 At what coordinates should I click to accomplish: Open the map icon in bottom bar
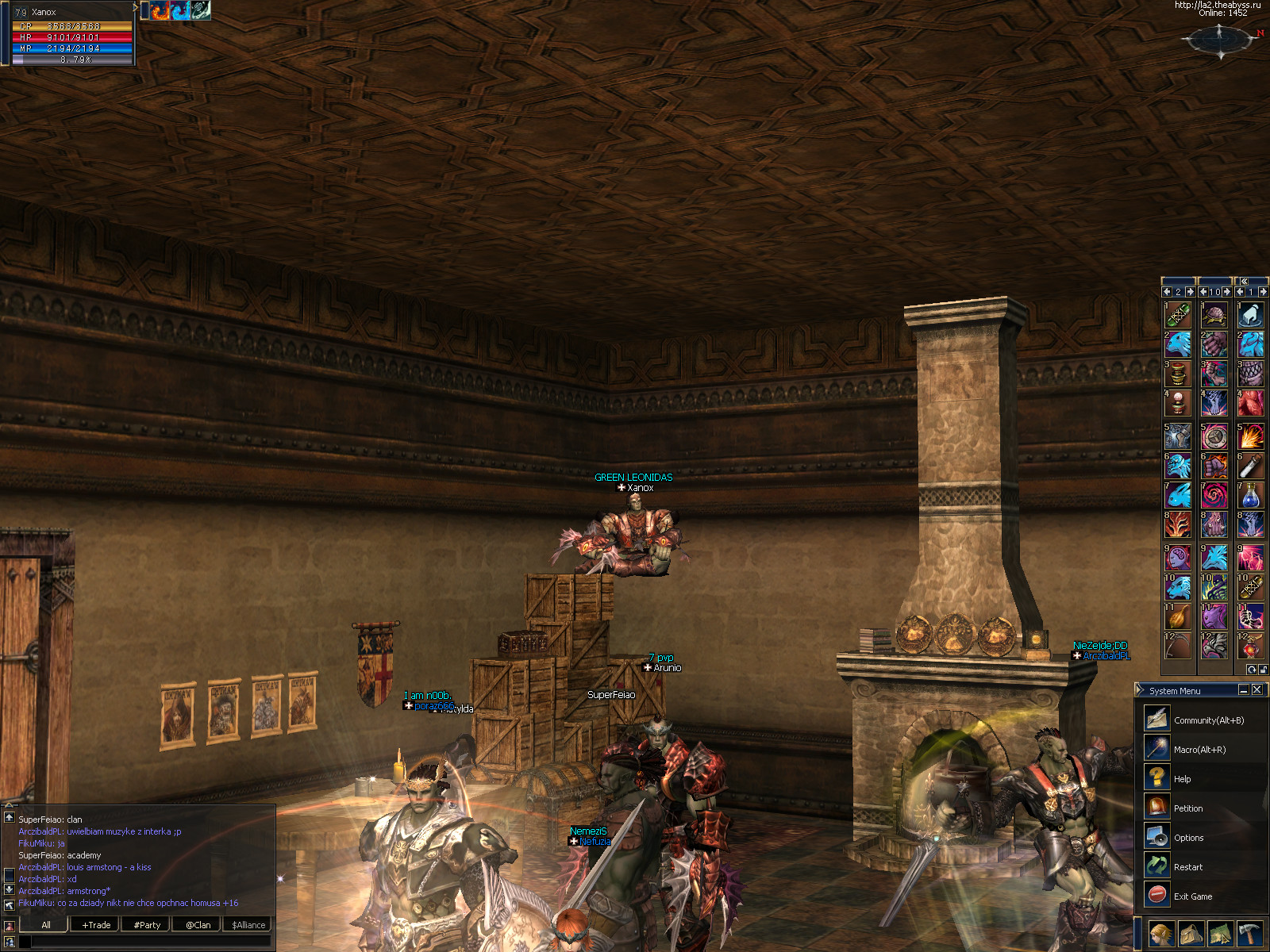pyautogui.click(x=1220, y=935)
